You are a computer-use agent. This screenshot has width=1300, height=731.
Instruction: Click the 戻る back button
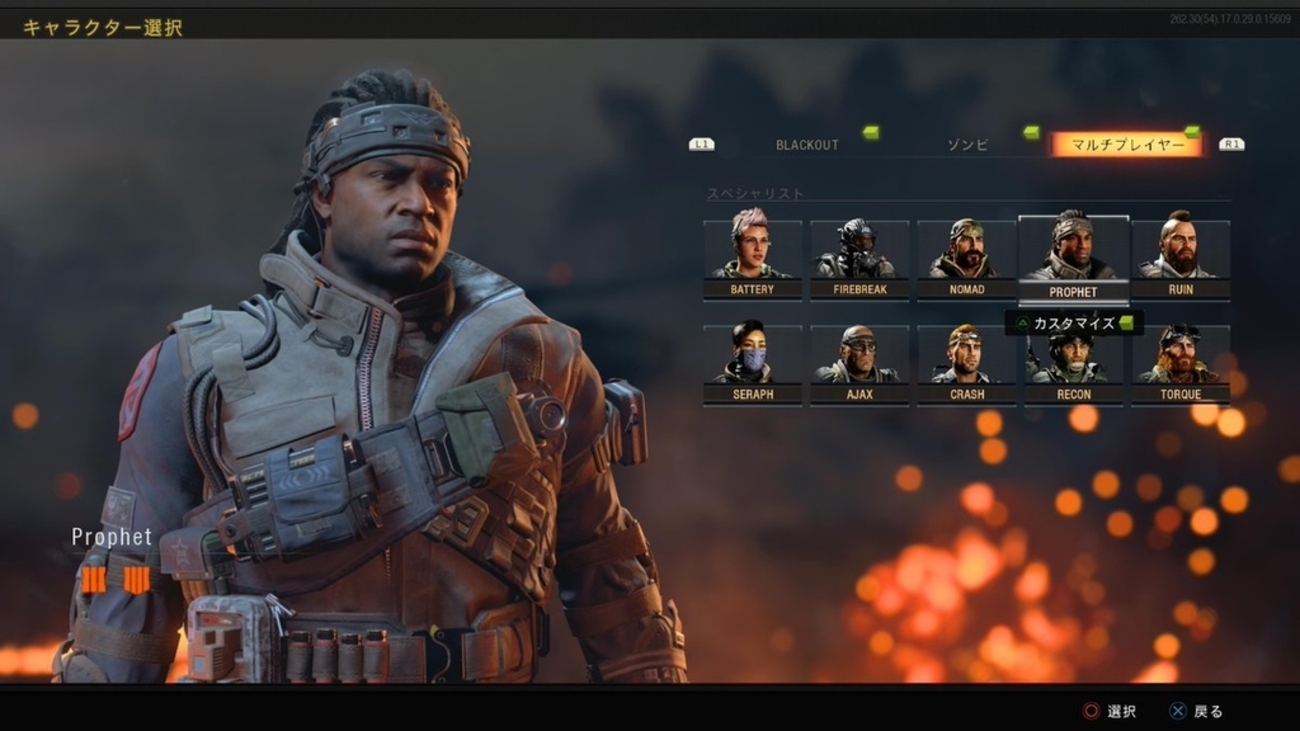coord(1197,711)
